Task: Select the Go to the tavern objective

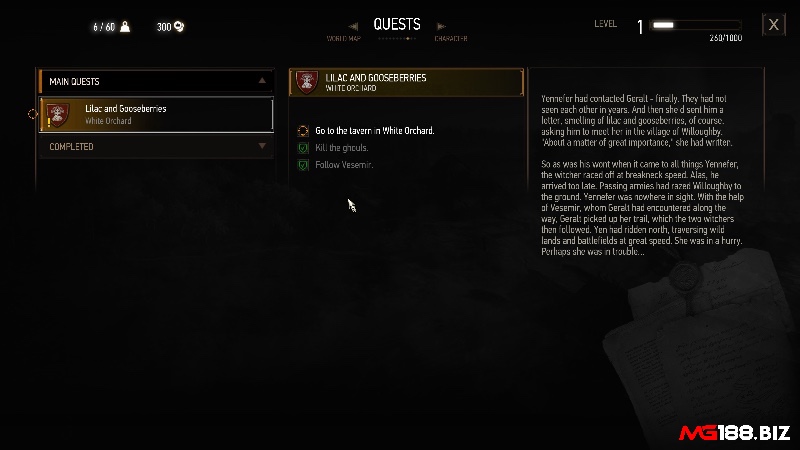Action: click(x=374, y=131)
